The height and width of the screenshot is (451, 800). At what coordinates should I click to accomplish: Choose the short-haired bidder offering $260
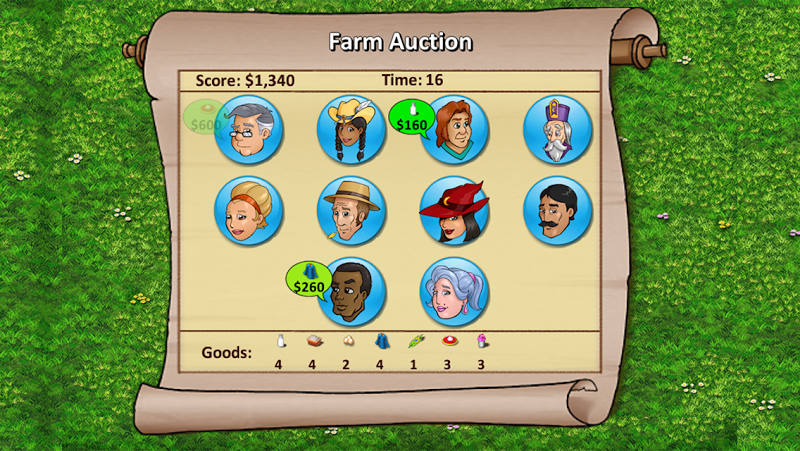point(351,292)
